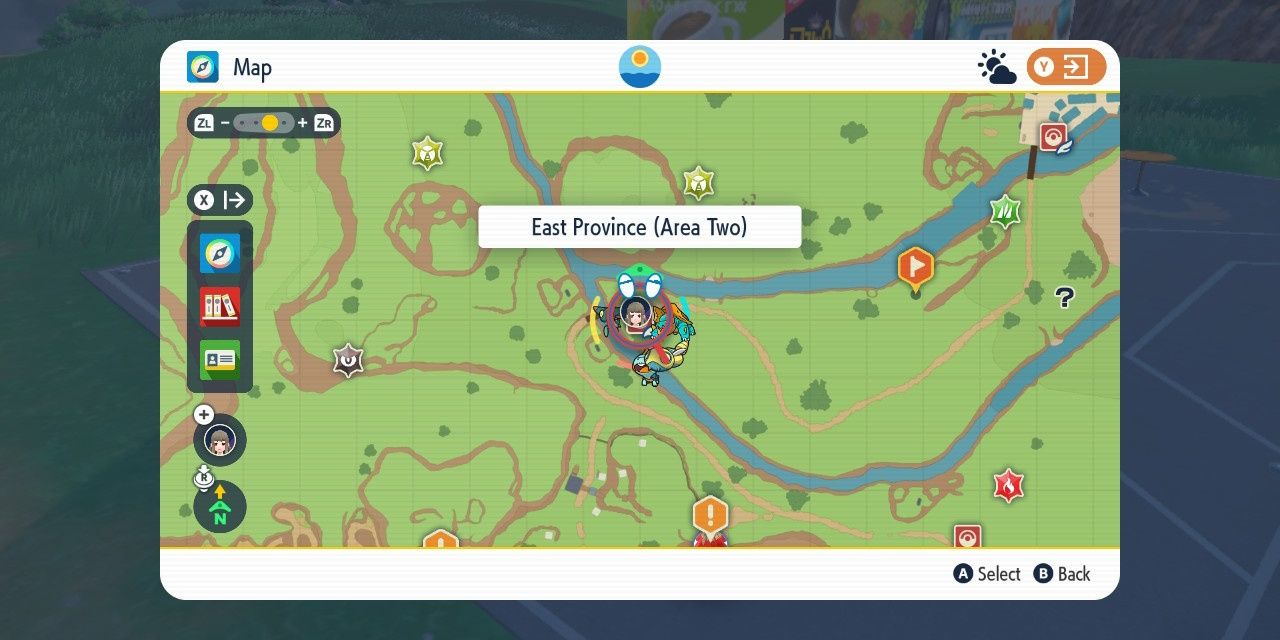The height and width of the screenshot is (640, 1280).
Task: Select the Pokémon Center marker with wing icon
Action: (1054, 138)
